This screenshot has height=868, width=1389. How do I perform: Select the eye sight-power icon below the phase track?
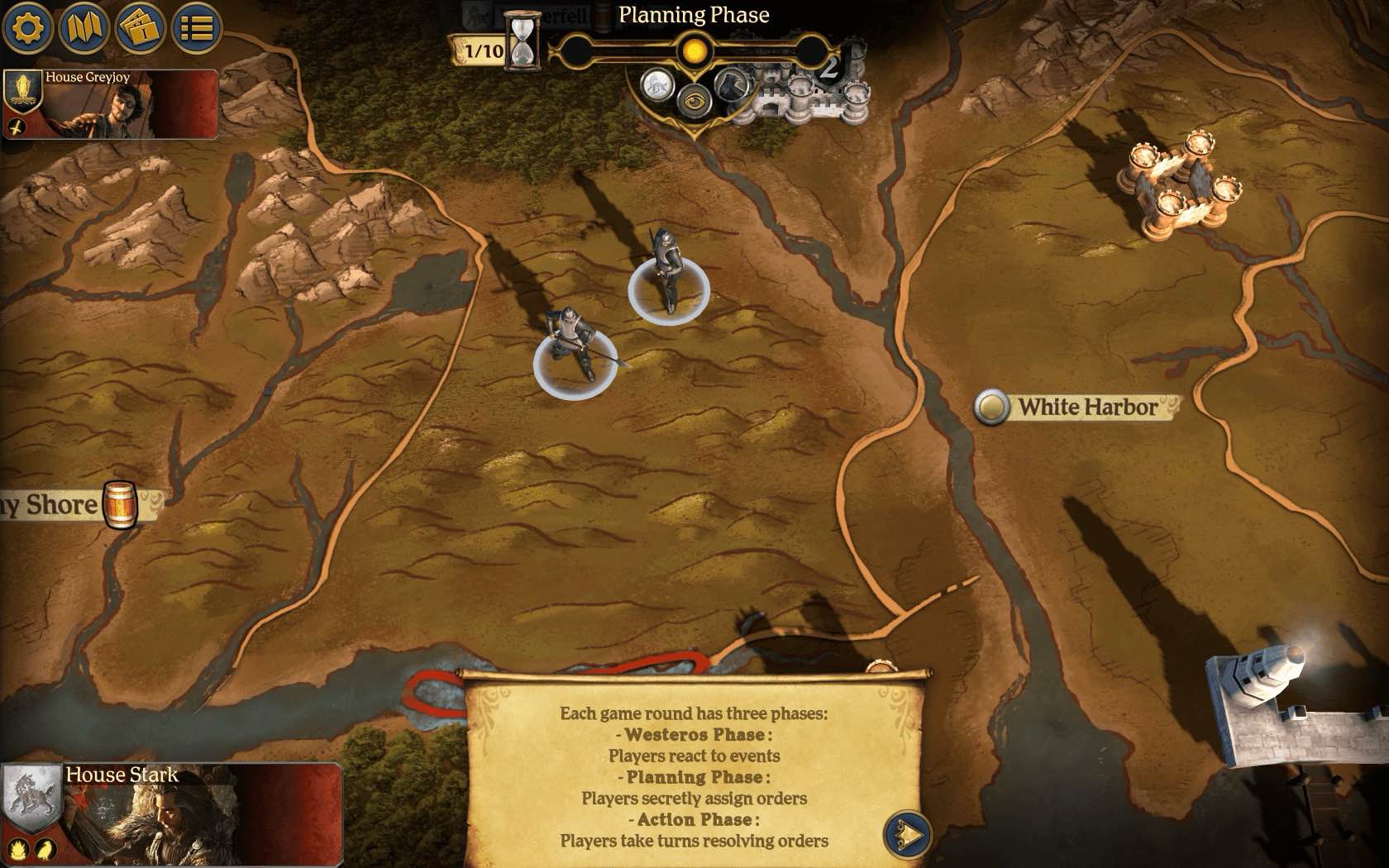694,103
